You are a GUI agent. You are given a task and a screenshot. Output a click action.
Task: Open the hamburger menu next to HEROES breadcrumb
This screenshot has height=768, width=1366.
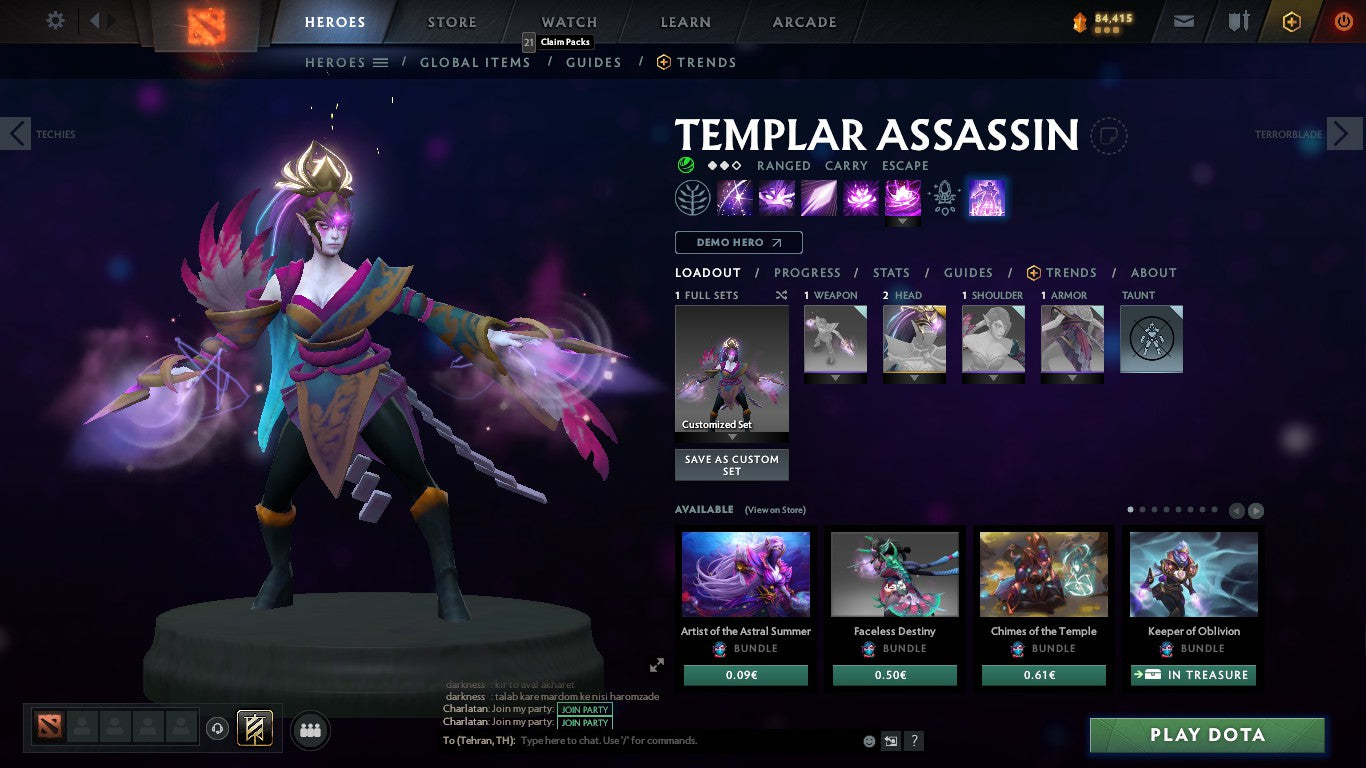click(x=380, y=62)
